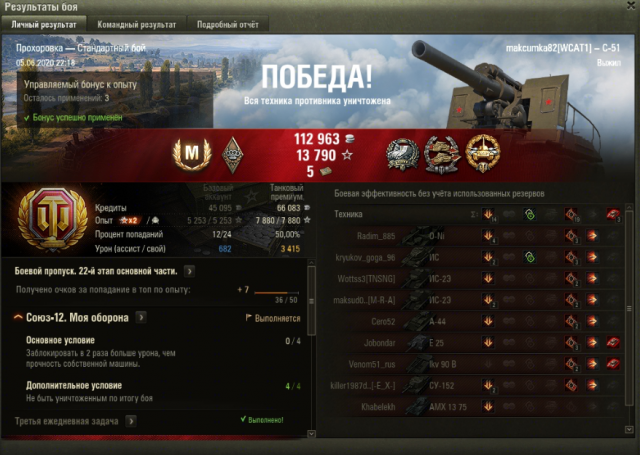Click the mission panel scrollbar down arrow
Image resolution: width=640 pixels, height=455 pixels.
312,432
